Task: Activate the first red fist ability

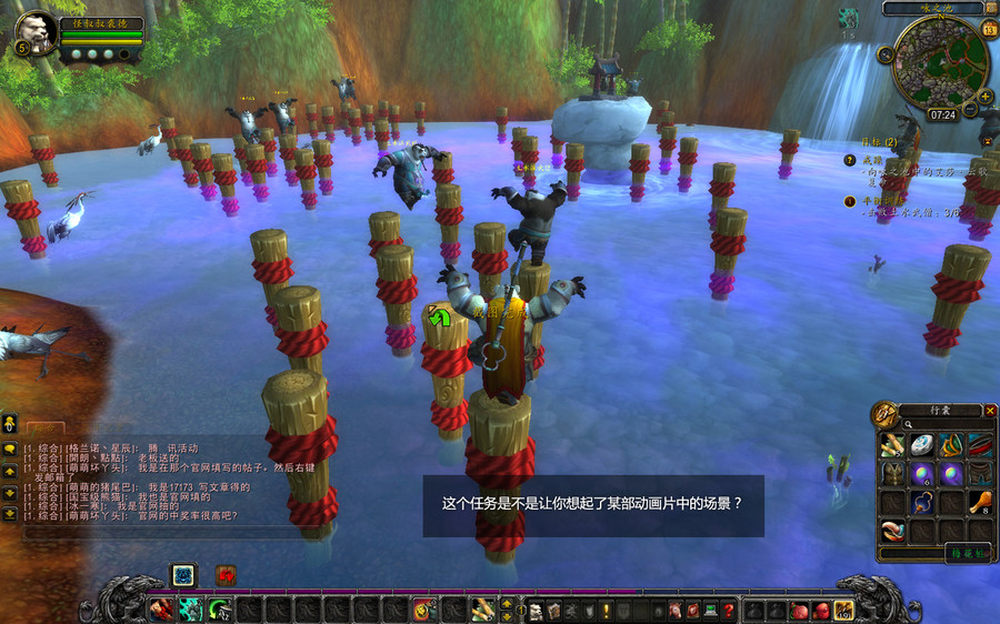Action: (160, 609)
